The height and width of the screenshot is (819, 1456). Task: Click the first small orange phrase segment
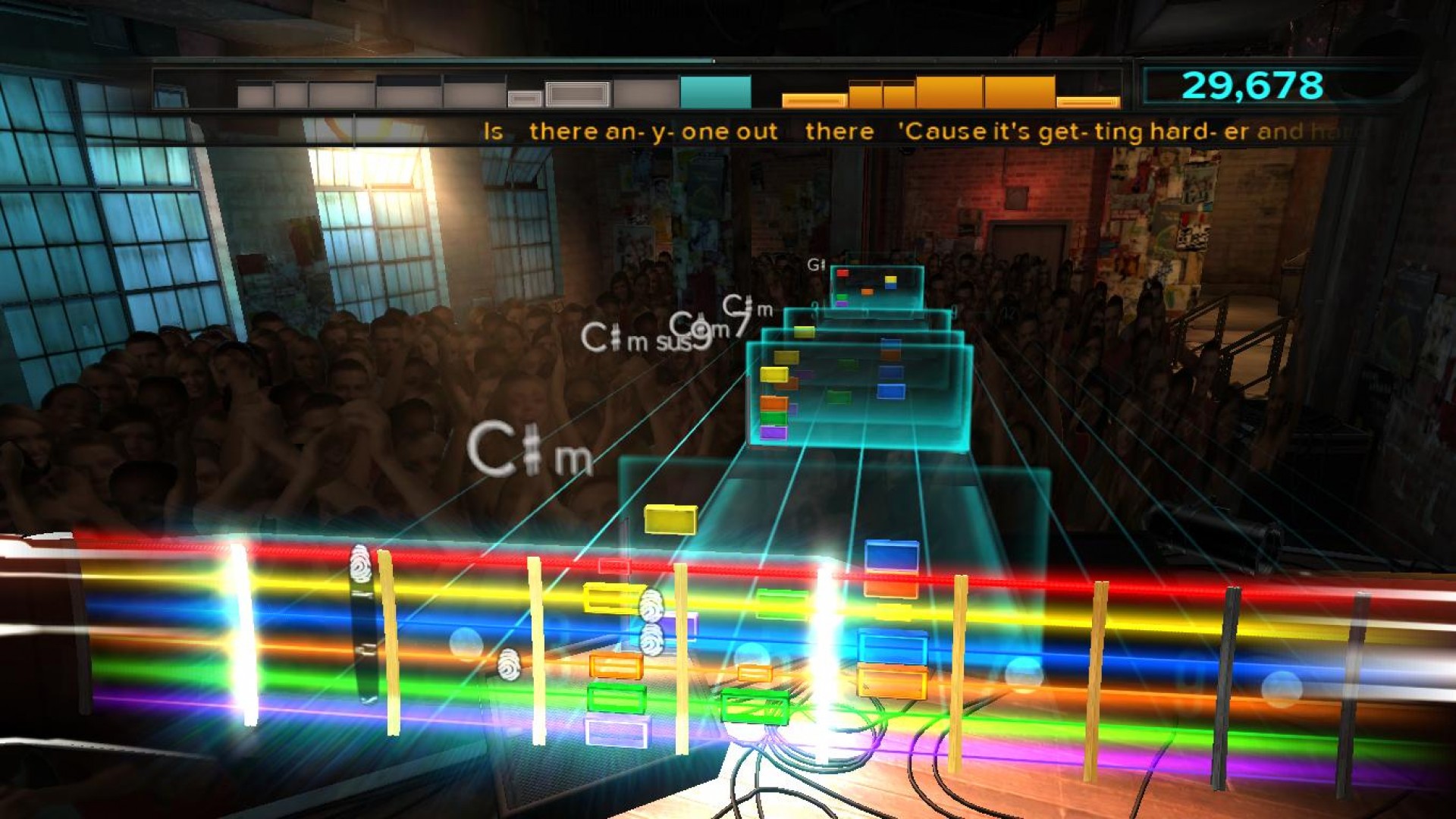click(813, 99)
